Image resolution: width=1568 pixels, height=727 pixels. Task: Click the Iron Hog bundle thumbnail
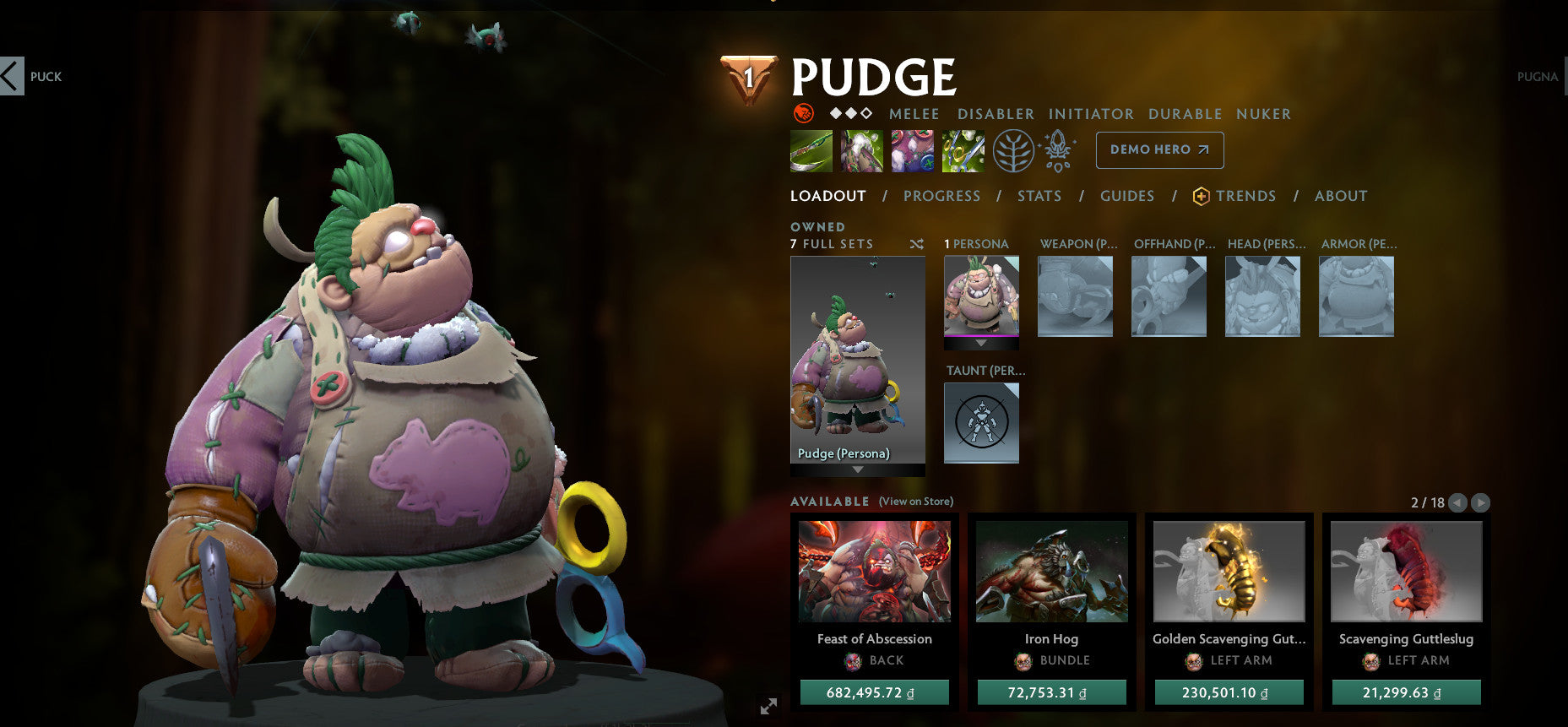(x=1051, y=572)
